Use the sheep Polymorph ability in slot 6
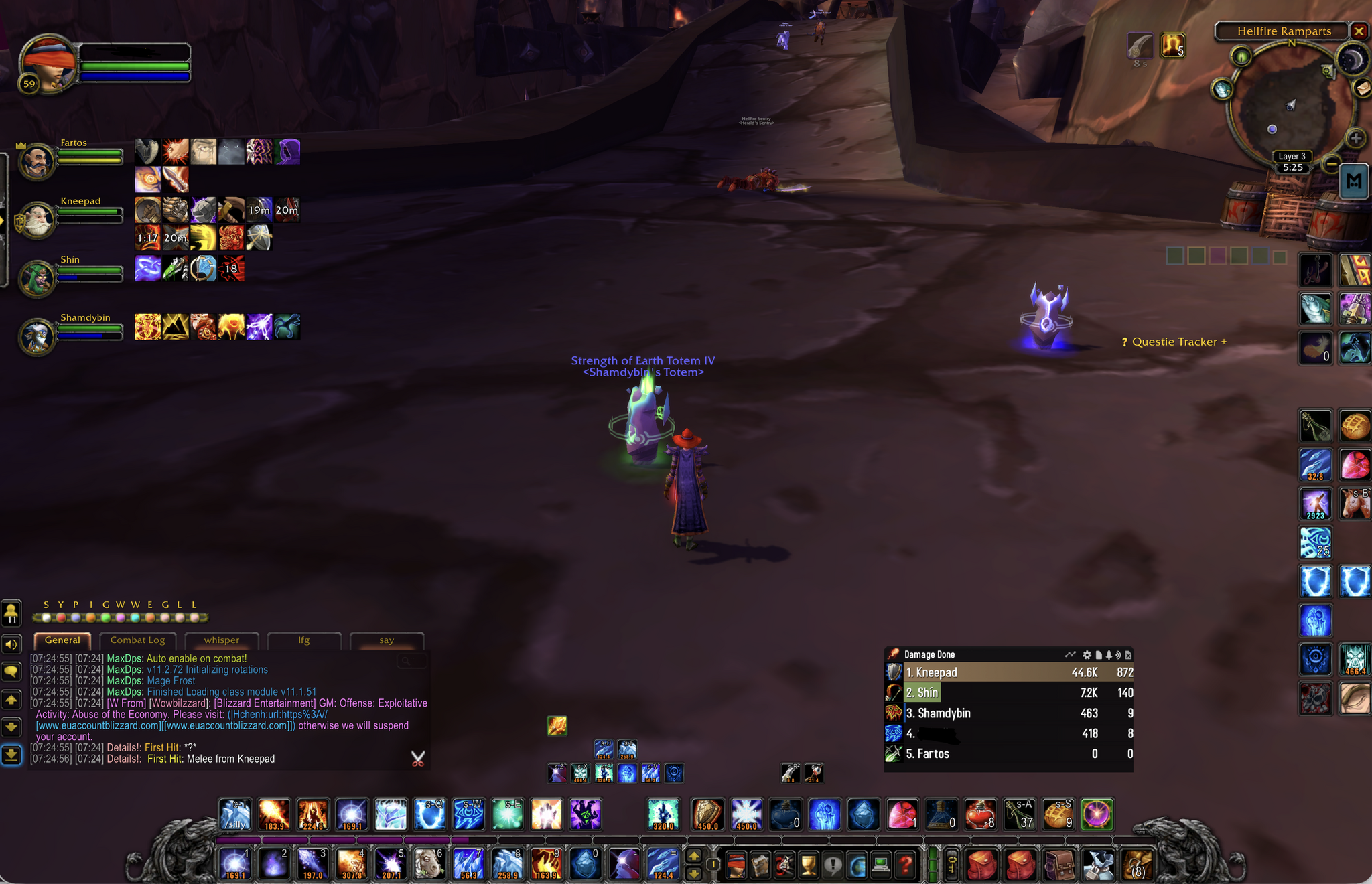 pyautogui.click(x=429, y=864)
